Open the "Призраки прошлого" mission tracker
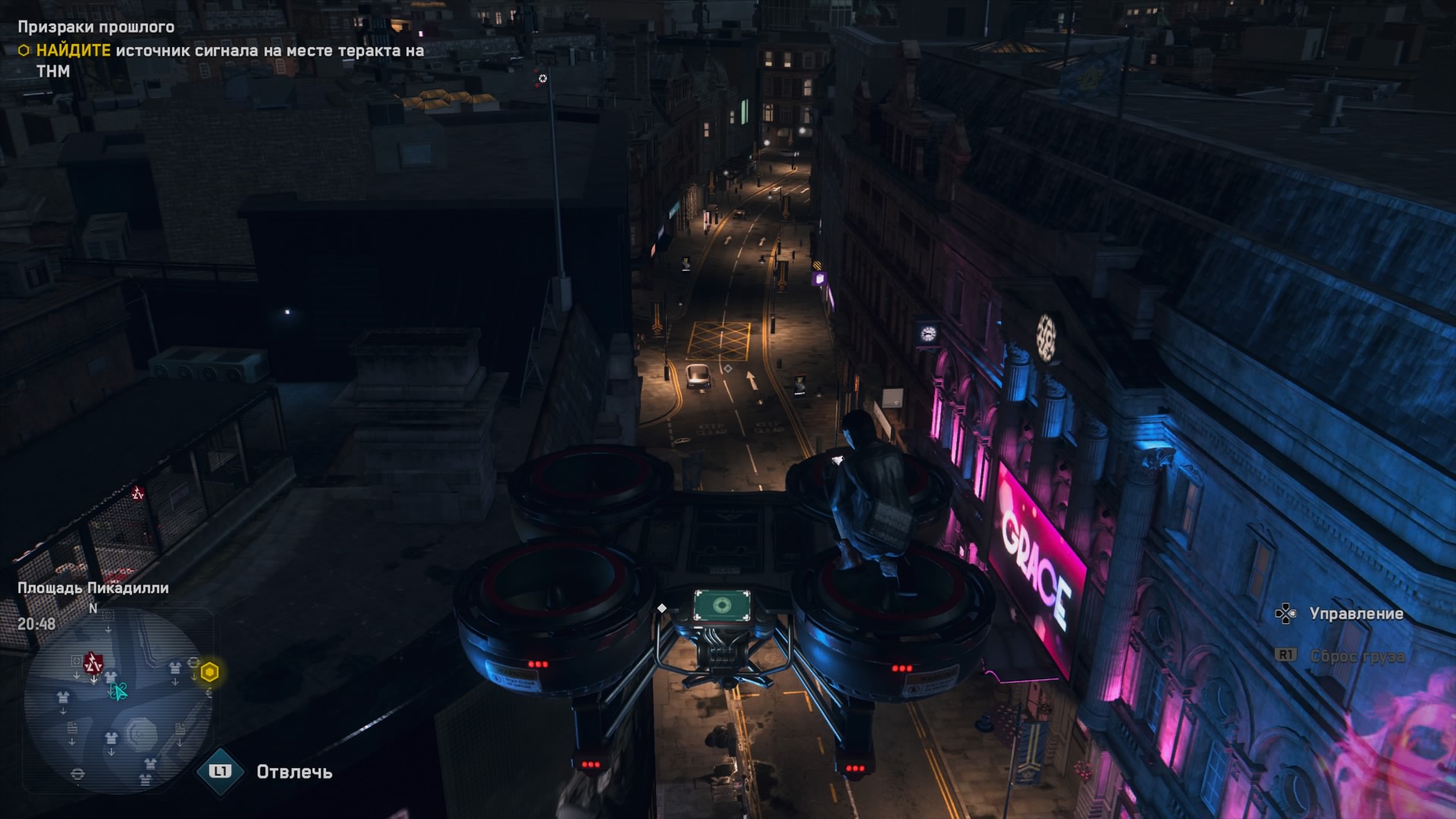This screenshot has height=819, width=1456. 96,27
